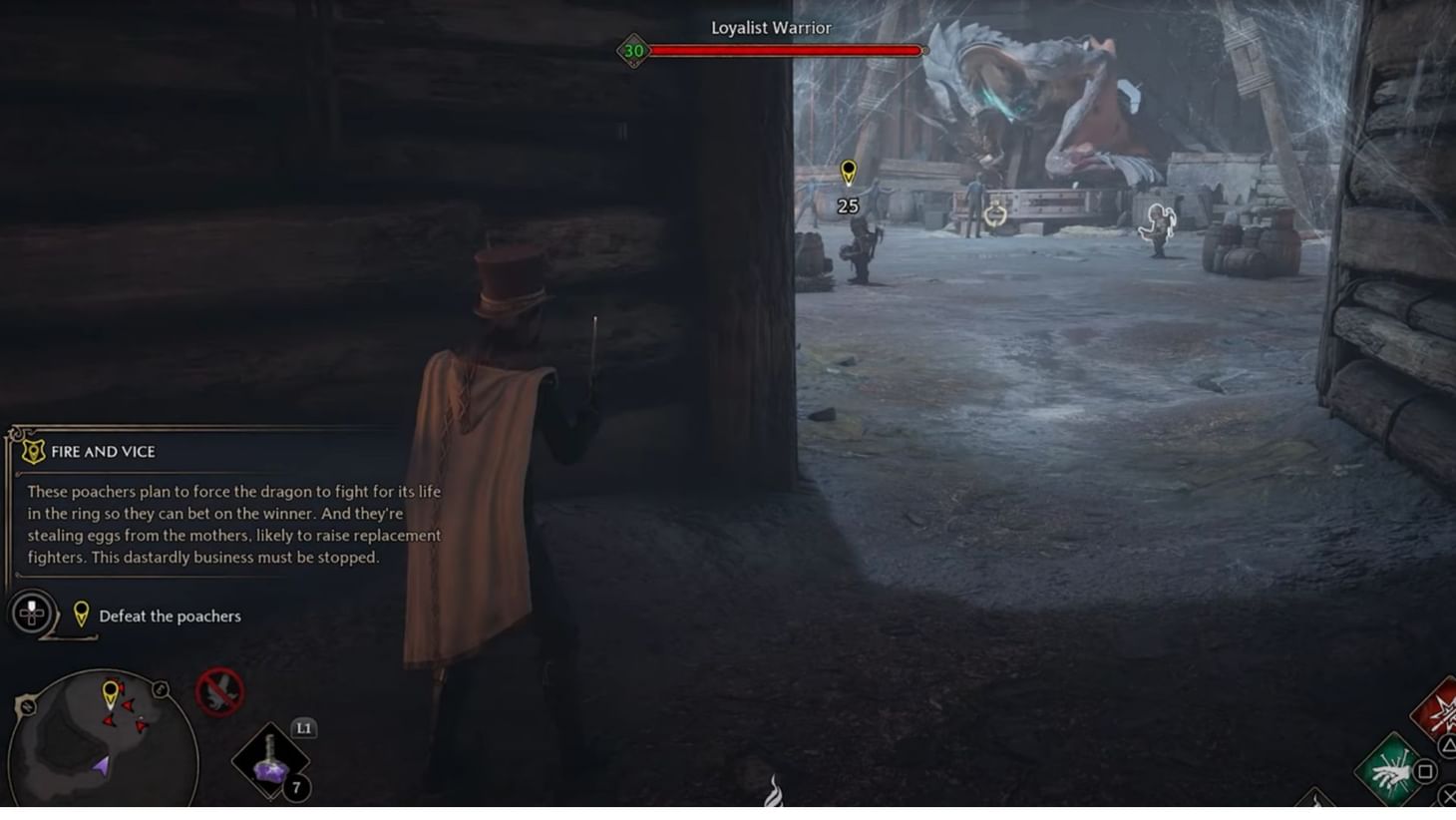The image size is (1456, 820).
Task: Select the D-pad prompt icon near the objective
Action: click(31, 614)
